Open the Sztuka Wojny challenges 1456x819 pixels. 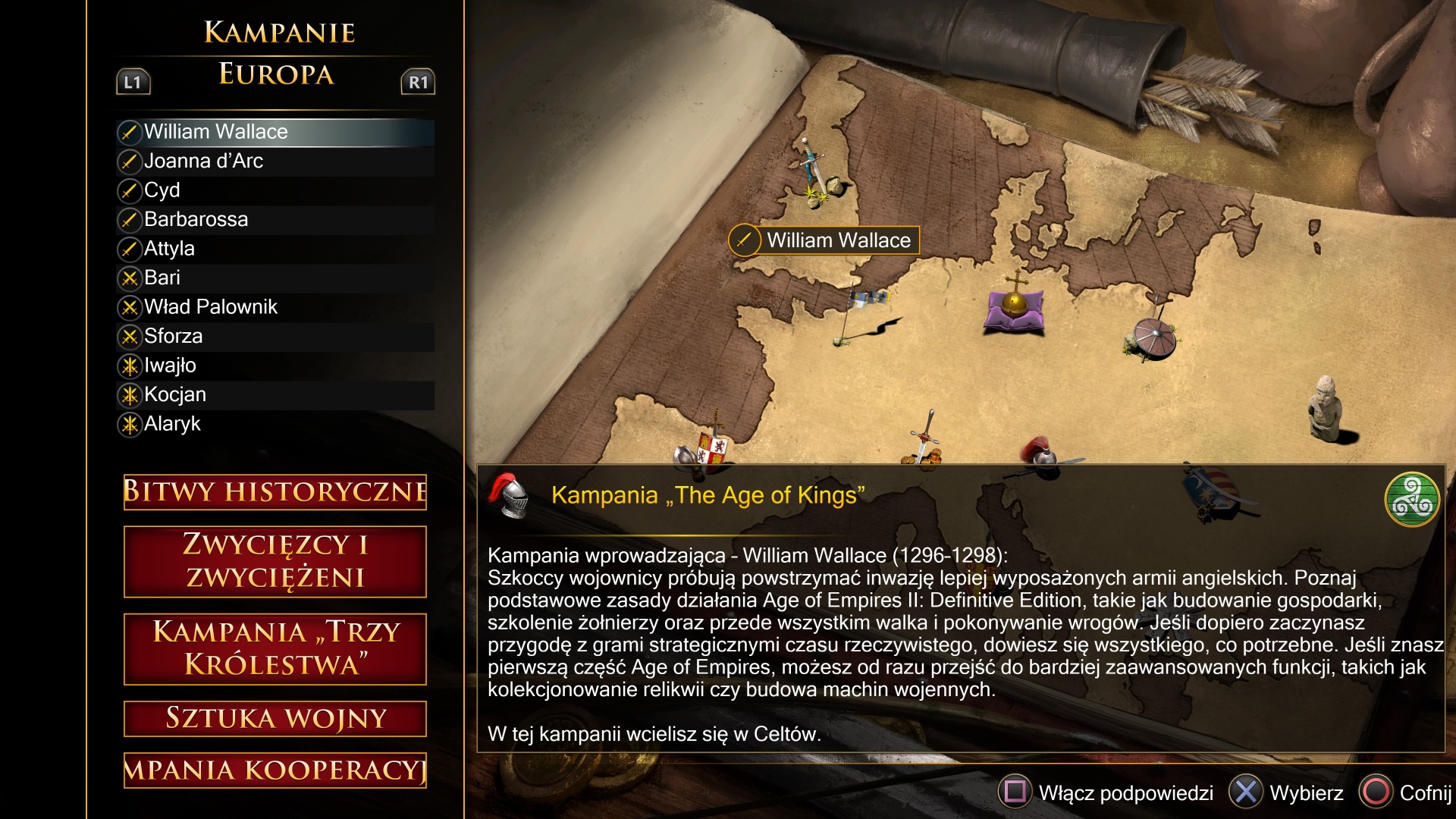pyautogui.click(x=275, y=718)
